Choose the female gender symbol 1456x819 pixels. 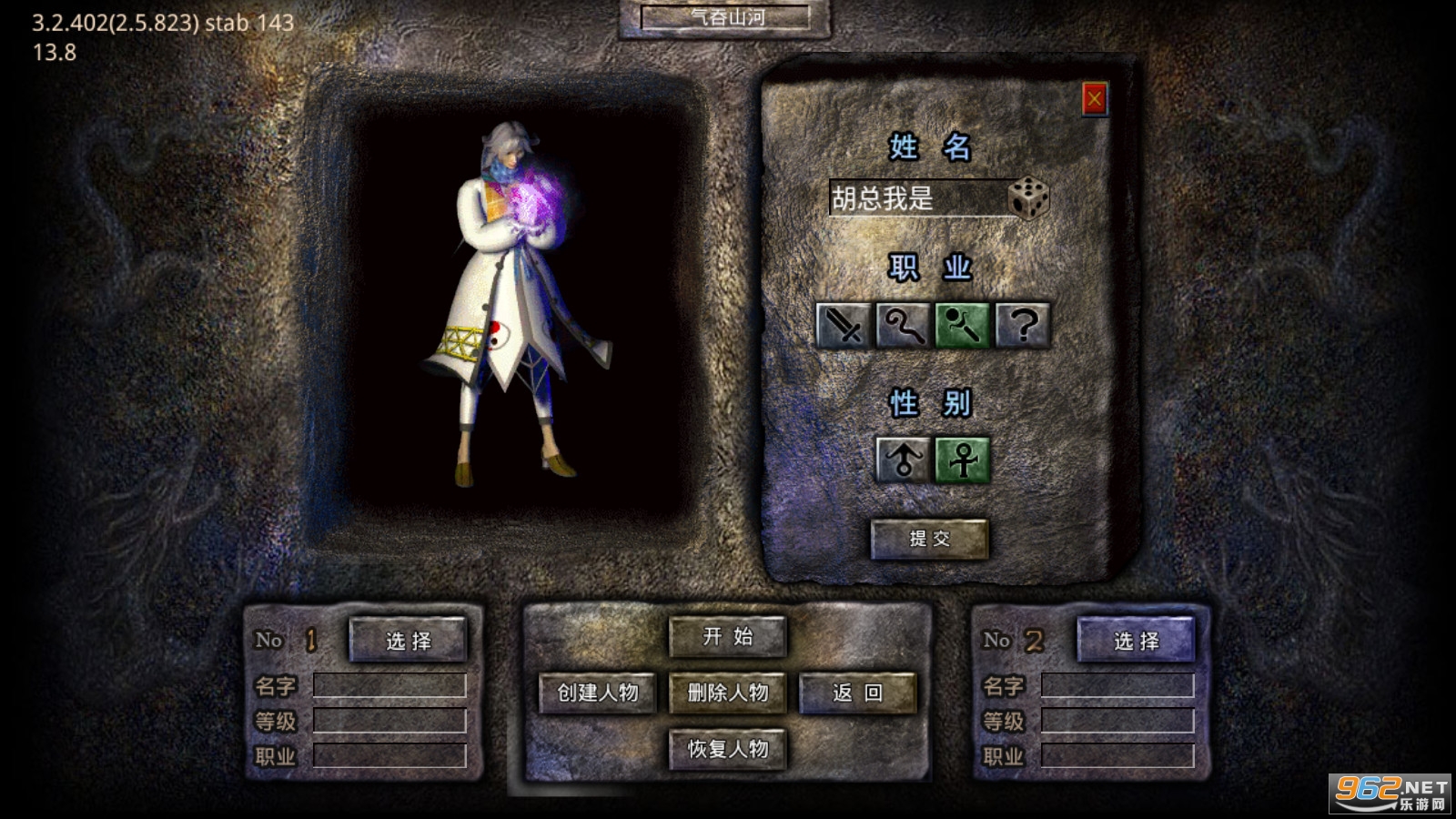click(x=962, y=460)
